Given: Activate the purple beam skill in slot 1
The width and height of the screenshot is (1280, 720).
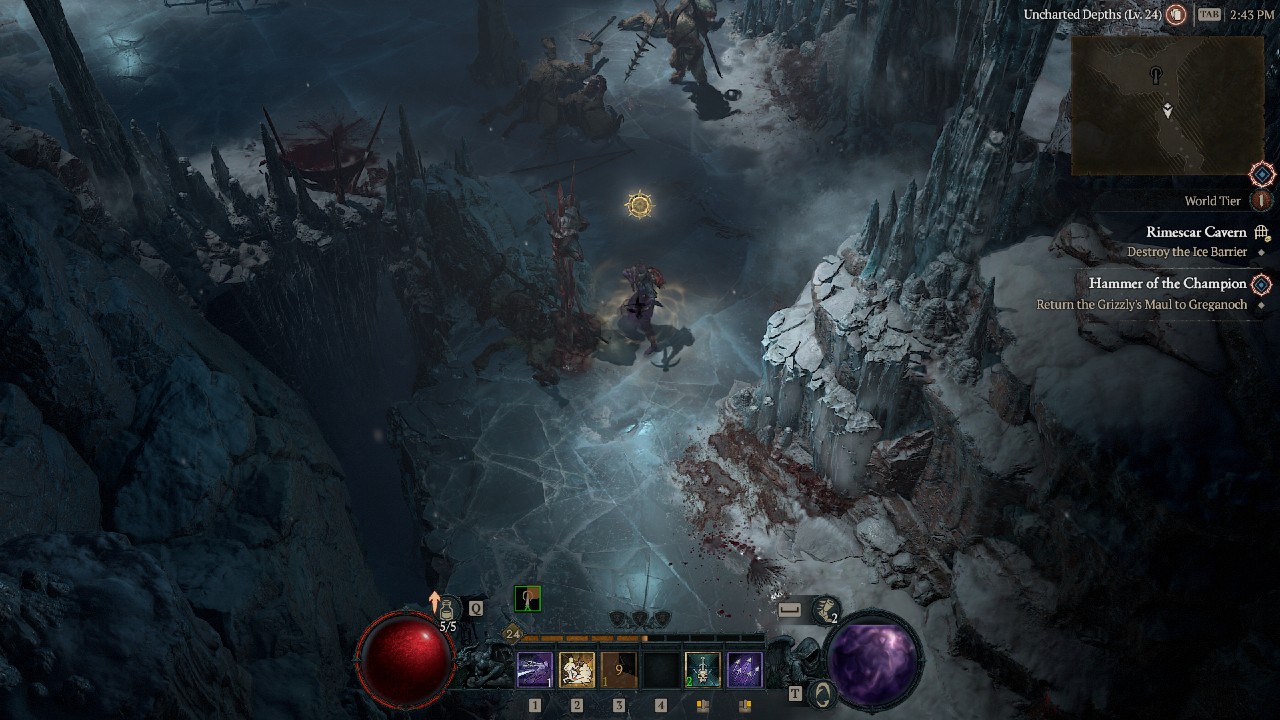Looking at the screenshot, I should (x=535, y=670).
